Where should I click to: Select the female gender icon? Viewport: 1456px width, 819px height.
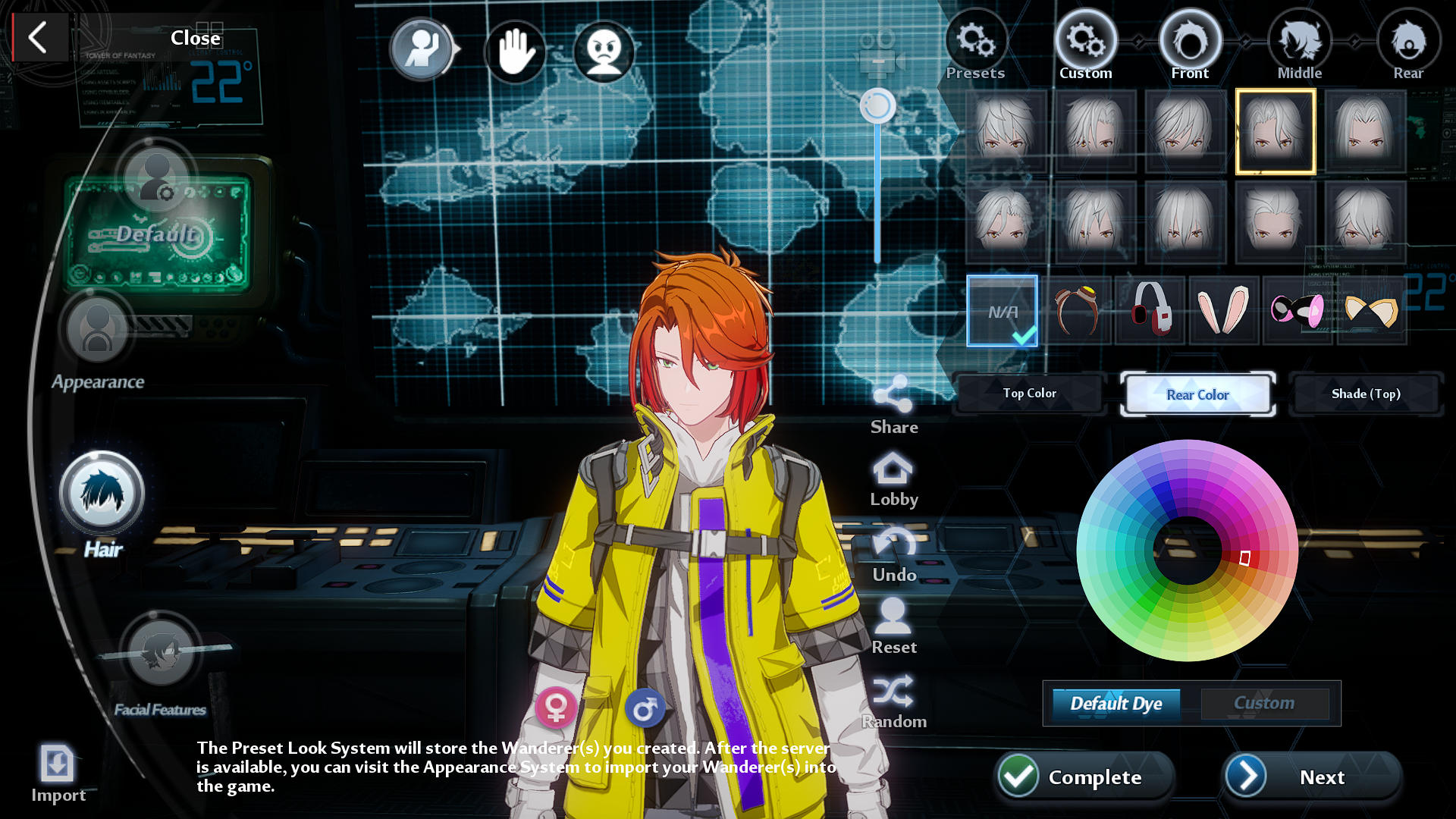point(556,708)
